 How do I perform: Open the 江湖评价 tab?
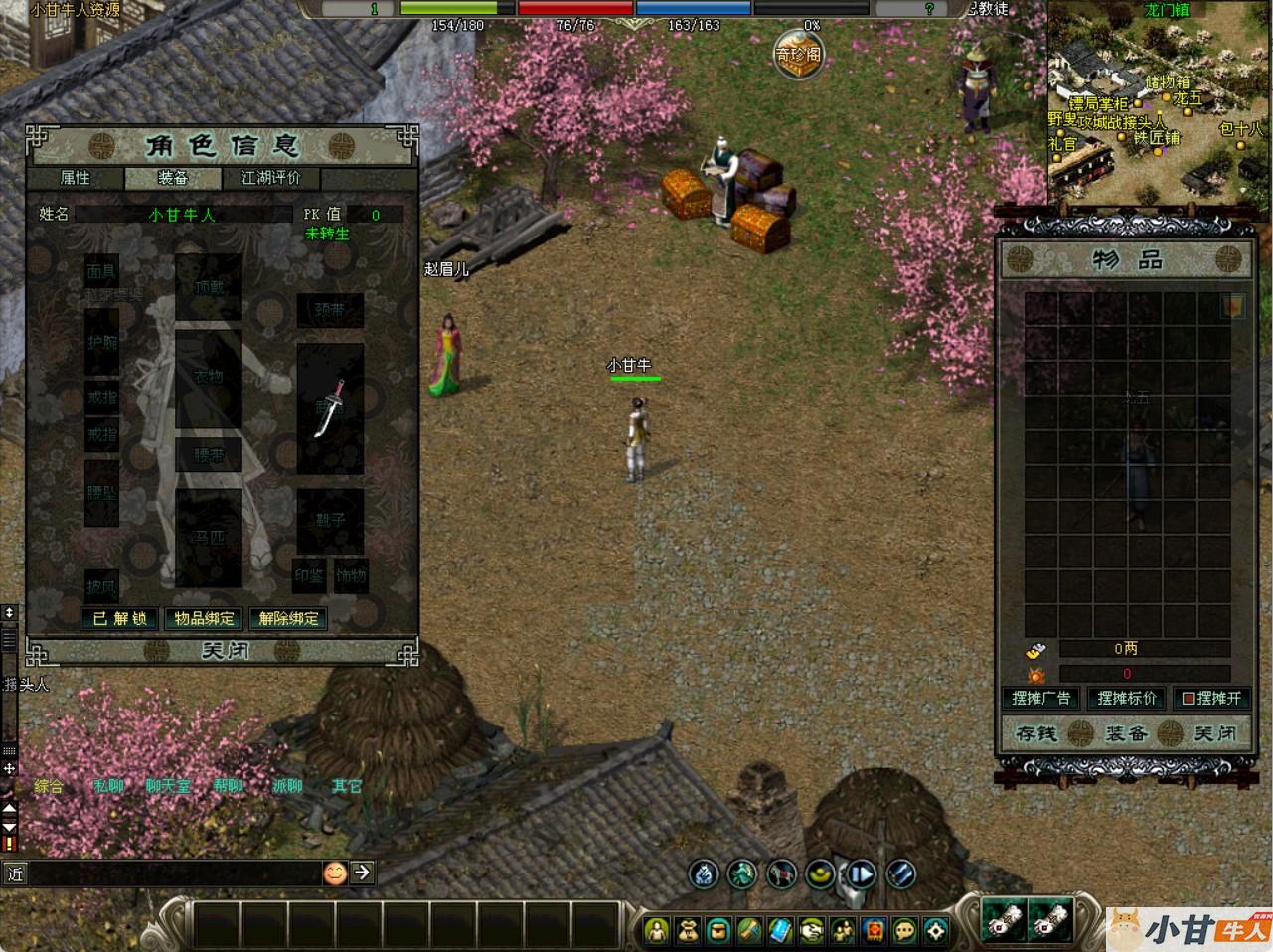[x=271, y=178]
